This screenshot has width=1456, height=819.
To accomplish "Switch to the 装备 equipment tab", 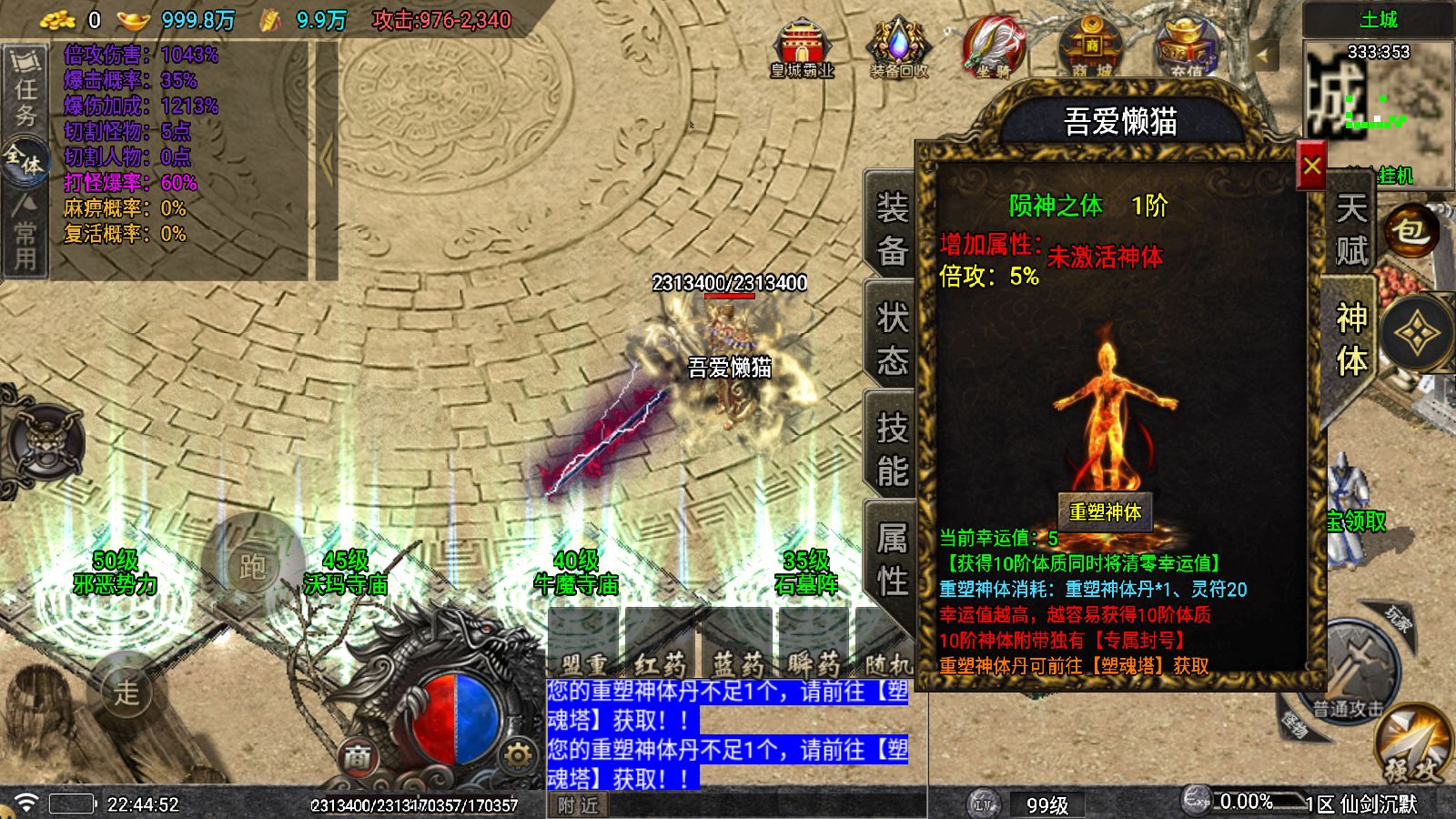I will [x=892, y=228].
